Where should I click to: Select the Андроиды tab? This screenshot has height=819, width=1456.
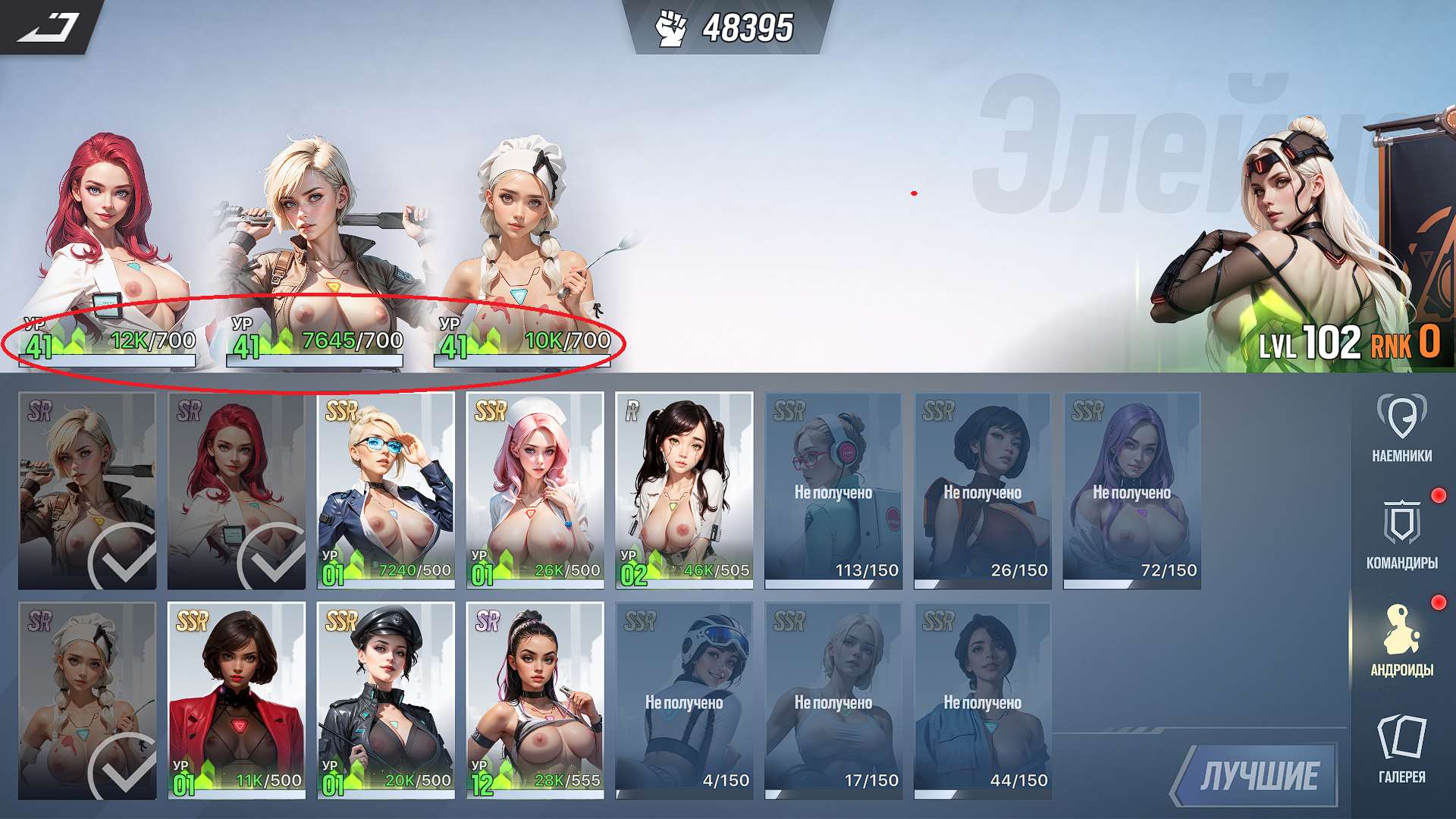tap(1401, 641)
